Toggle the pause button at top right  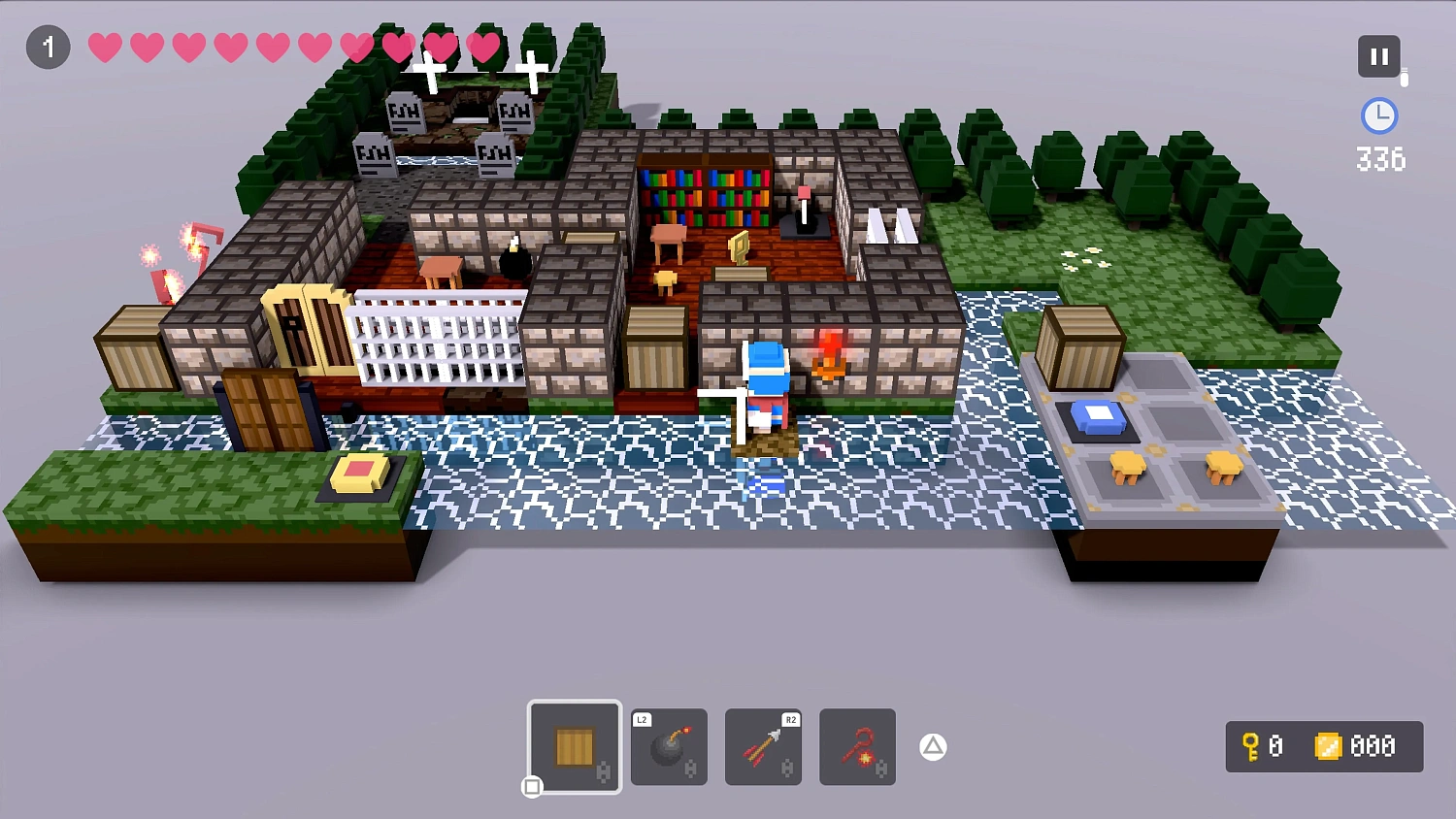tap(1379, 55)
